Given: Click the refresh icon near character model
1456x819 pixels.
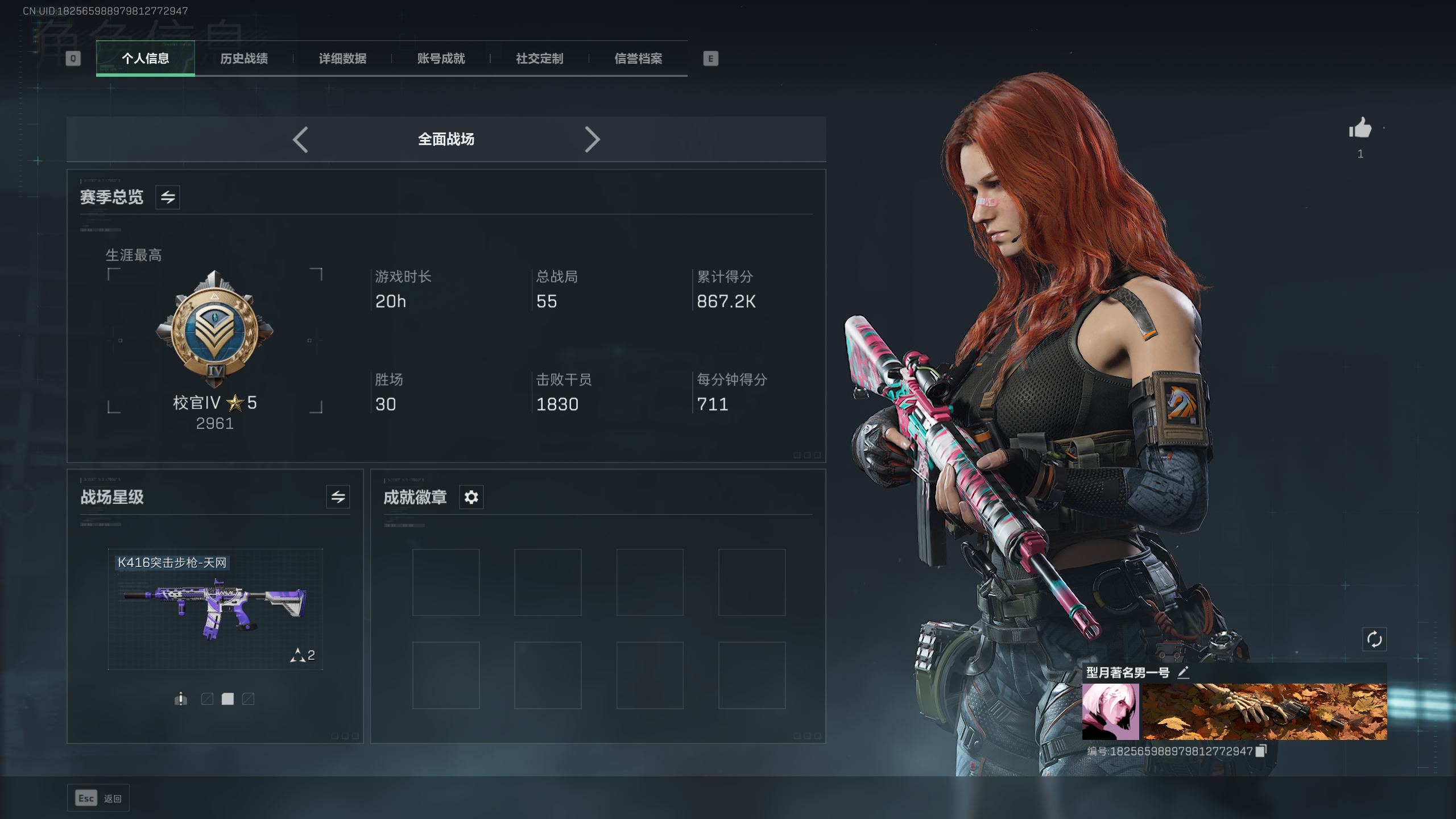Looking at the screenshot, I should click(x=1374, y=639).
